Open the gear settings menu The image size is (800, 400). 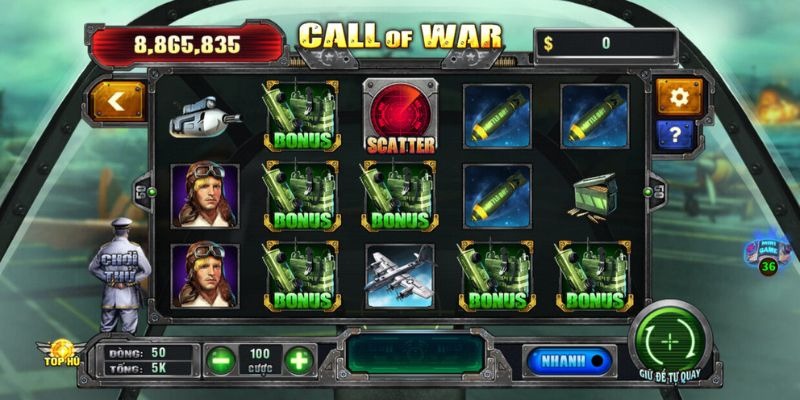coord(680,97)
